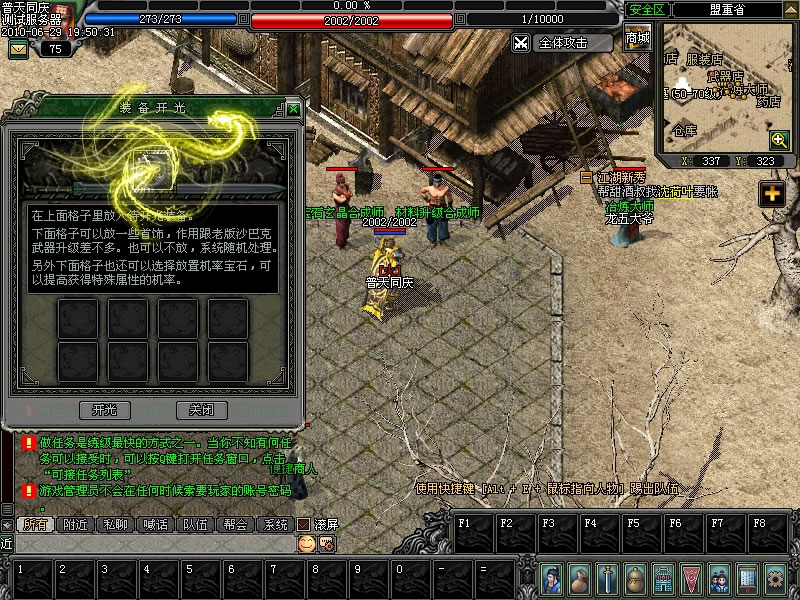Show the 帮会 guild chat tab
800x600 pixels.
click(235, 524)
